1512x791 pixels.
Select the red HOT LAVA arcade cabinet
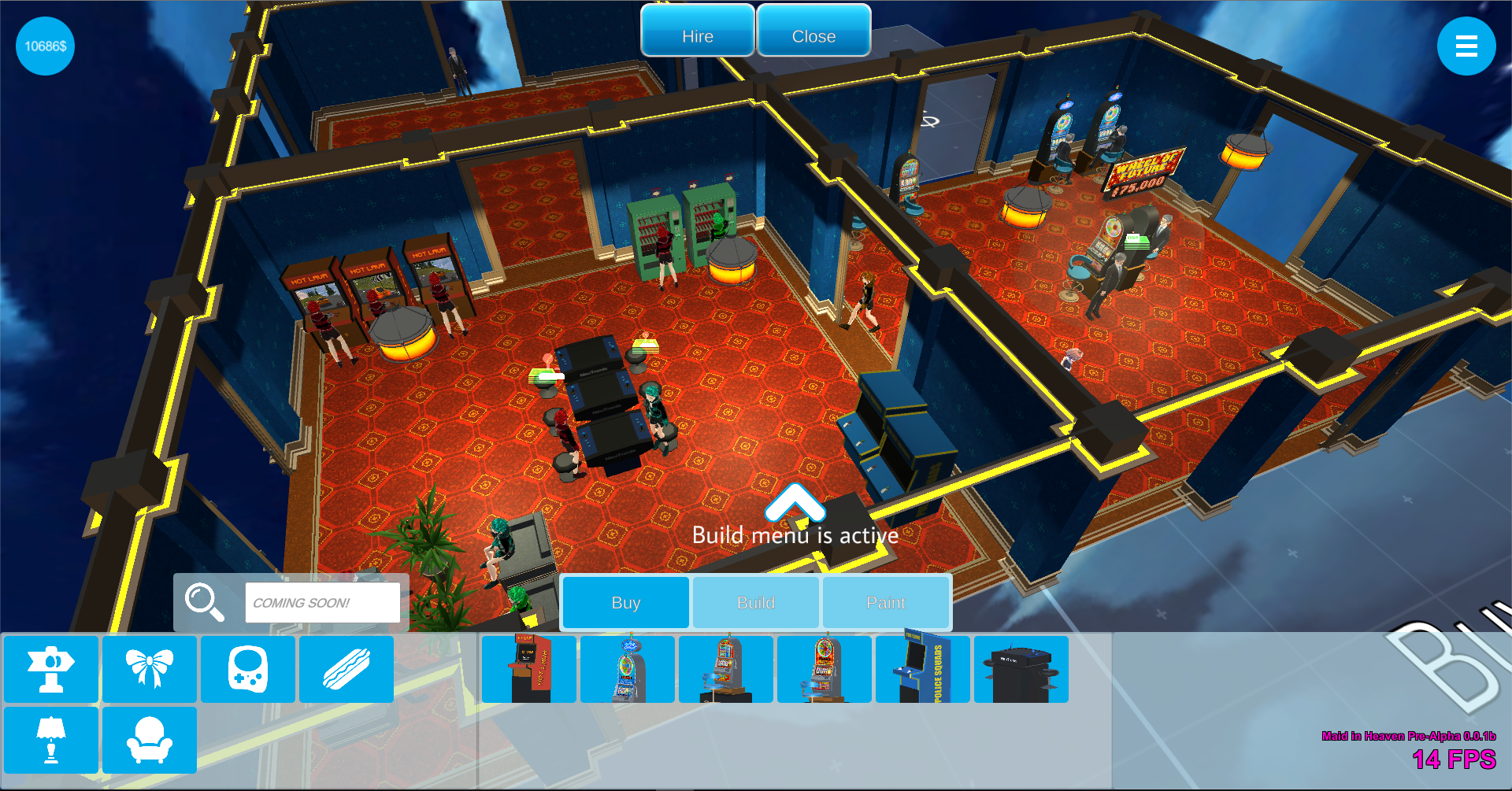pyautogui.click(x=529, y=669)
